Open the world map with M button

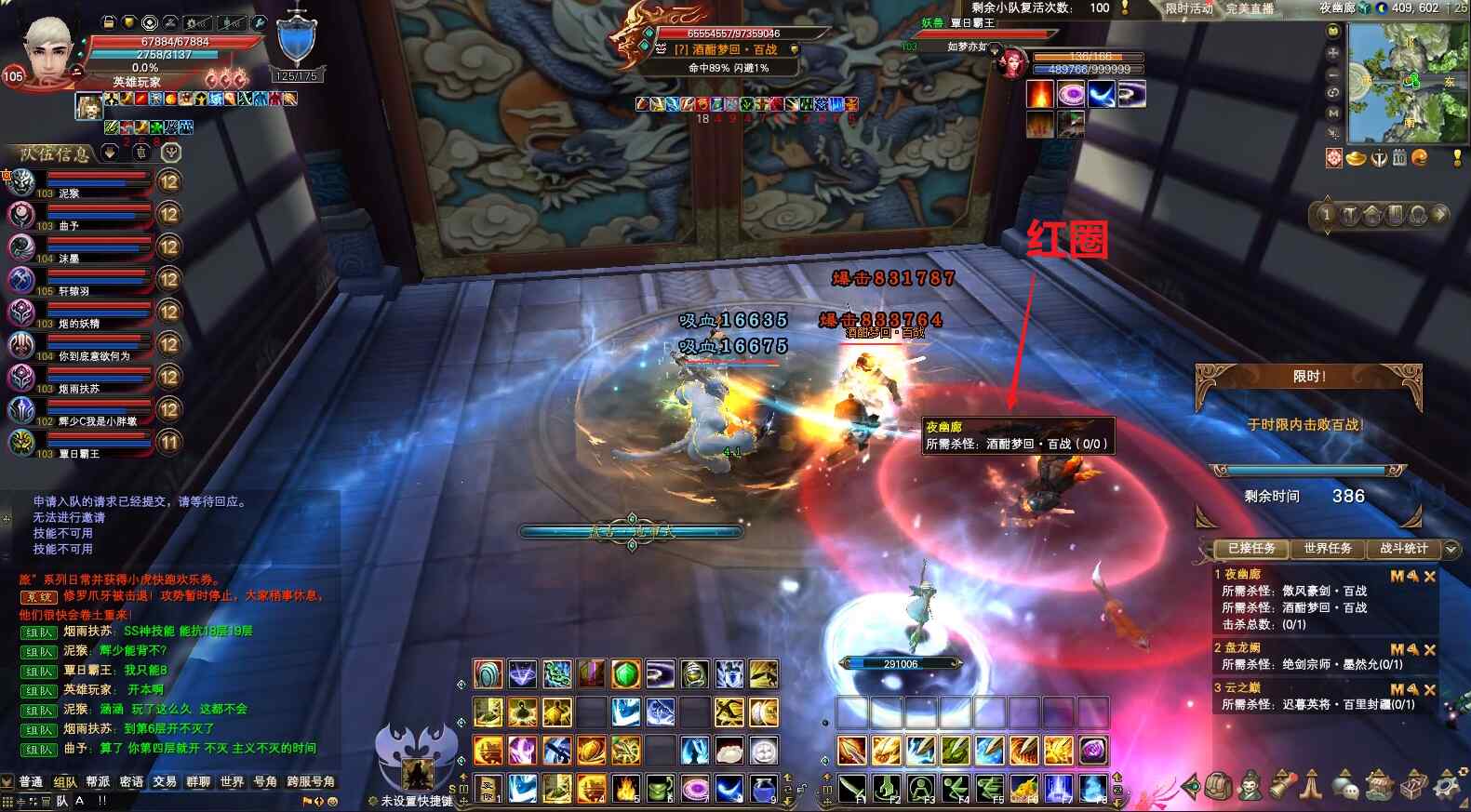1333,113
